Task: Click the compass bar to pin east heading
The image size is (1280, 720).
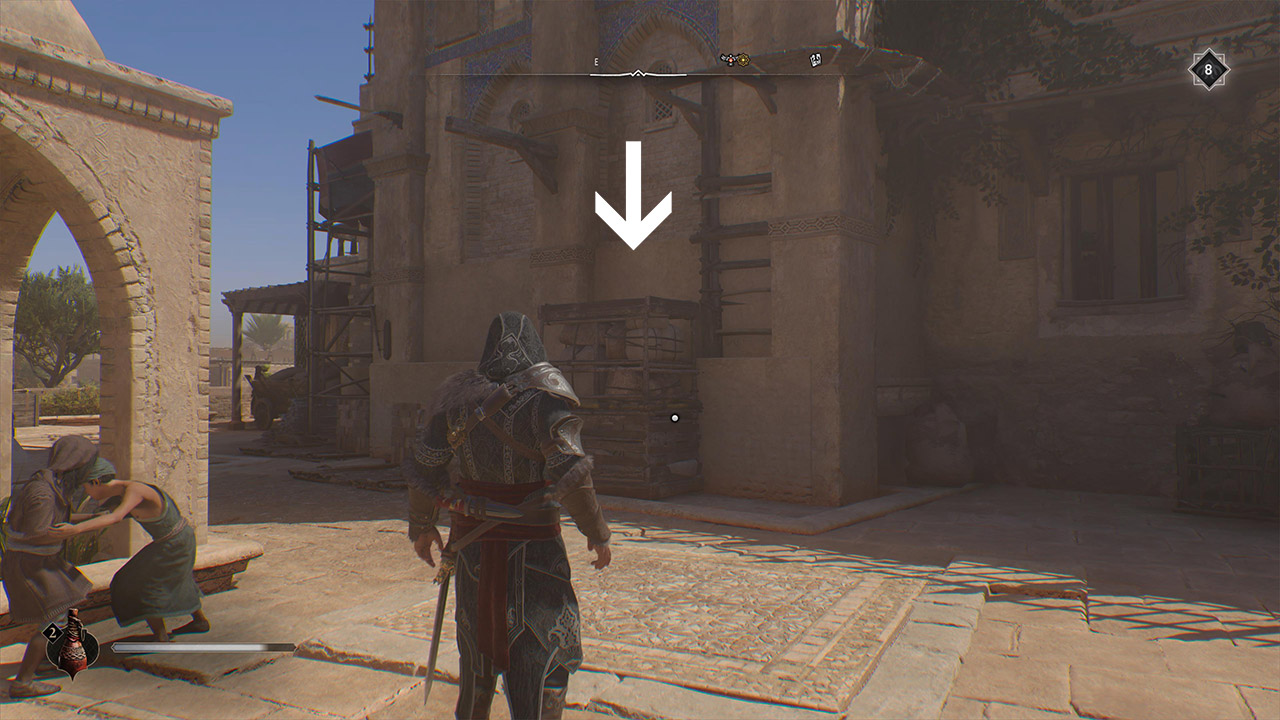Action: (x=660, y=74)
